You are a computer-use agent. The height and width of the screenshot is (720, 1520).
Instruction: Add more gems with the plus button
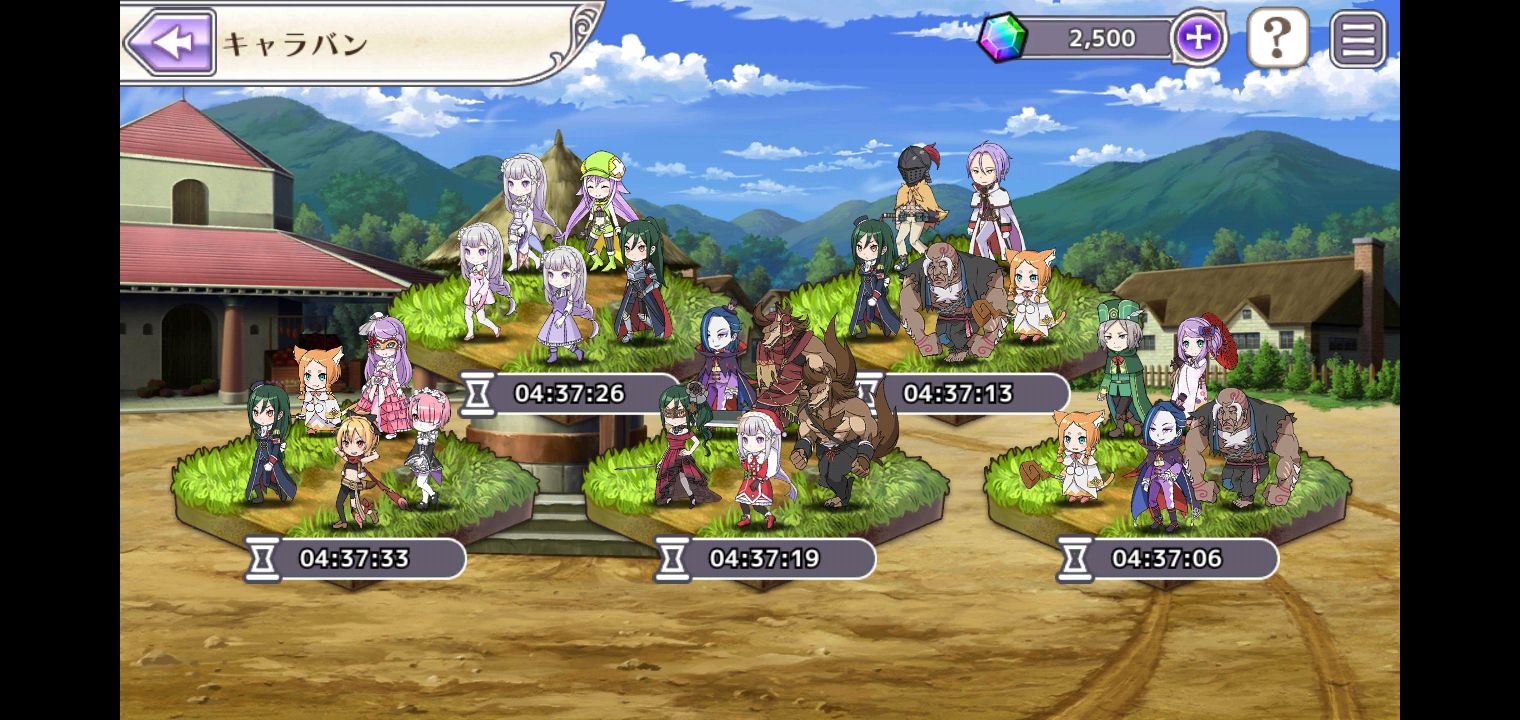pos(1198,39)
